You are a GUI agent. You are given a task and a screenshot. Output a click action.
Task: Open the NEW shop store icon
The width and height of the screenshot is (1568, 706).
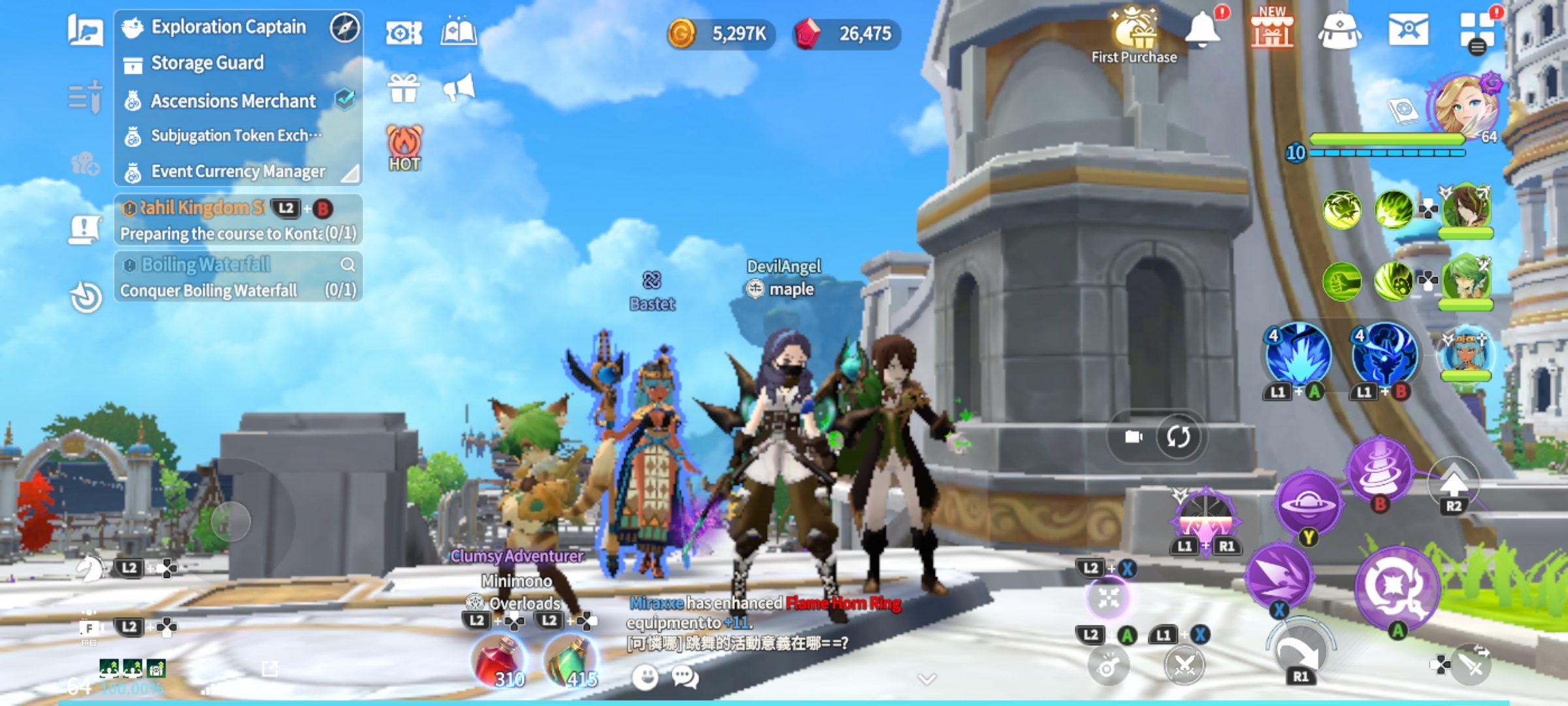point(1271,30)
